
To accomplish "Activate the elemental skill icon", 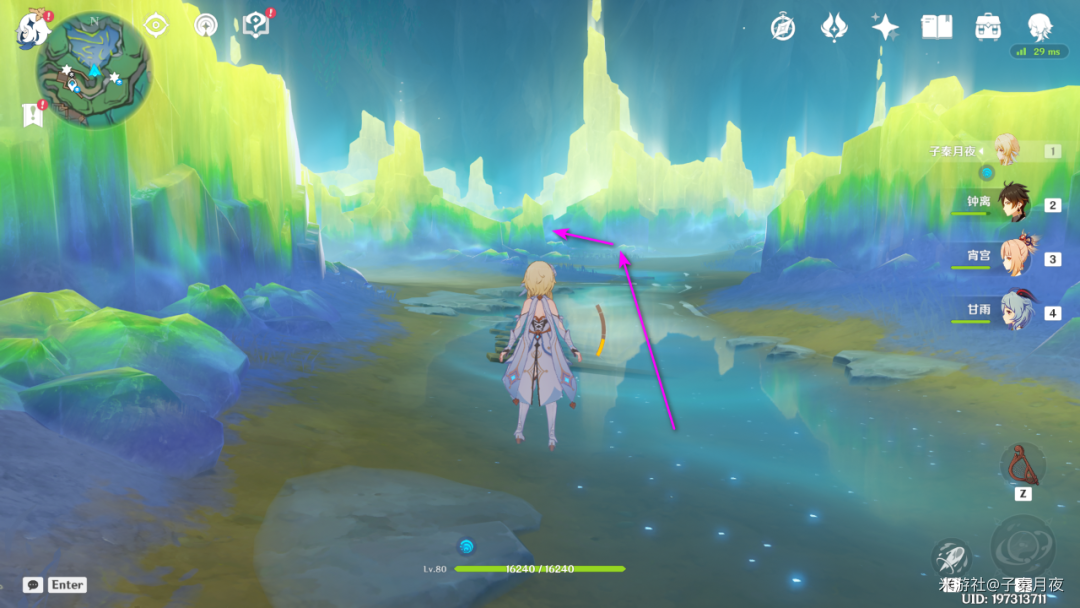I will [x=952, y=558].
